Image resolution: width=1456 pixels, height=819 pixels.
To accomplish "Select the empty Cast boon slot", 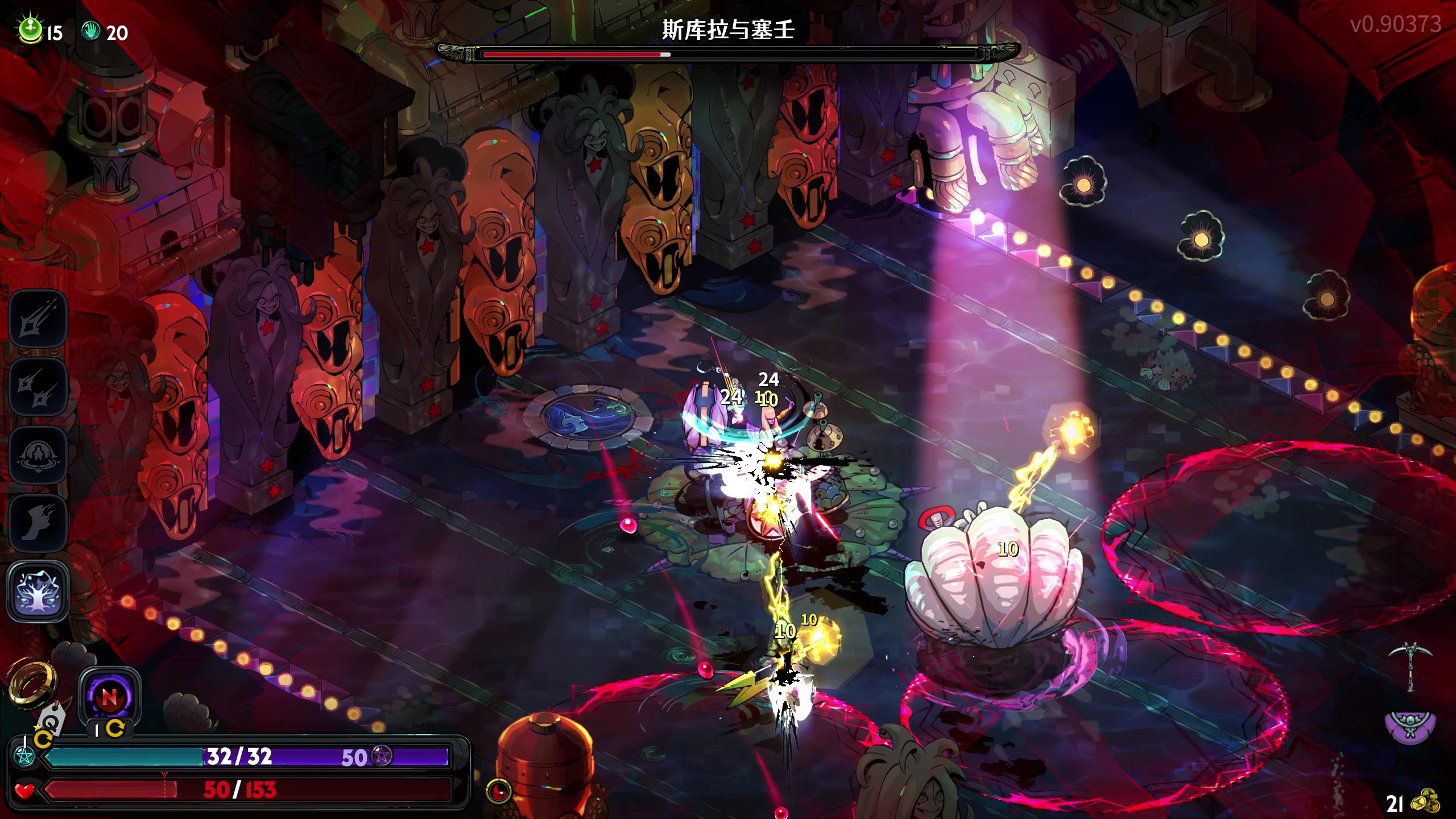I will [x=38, y=456].
